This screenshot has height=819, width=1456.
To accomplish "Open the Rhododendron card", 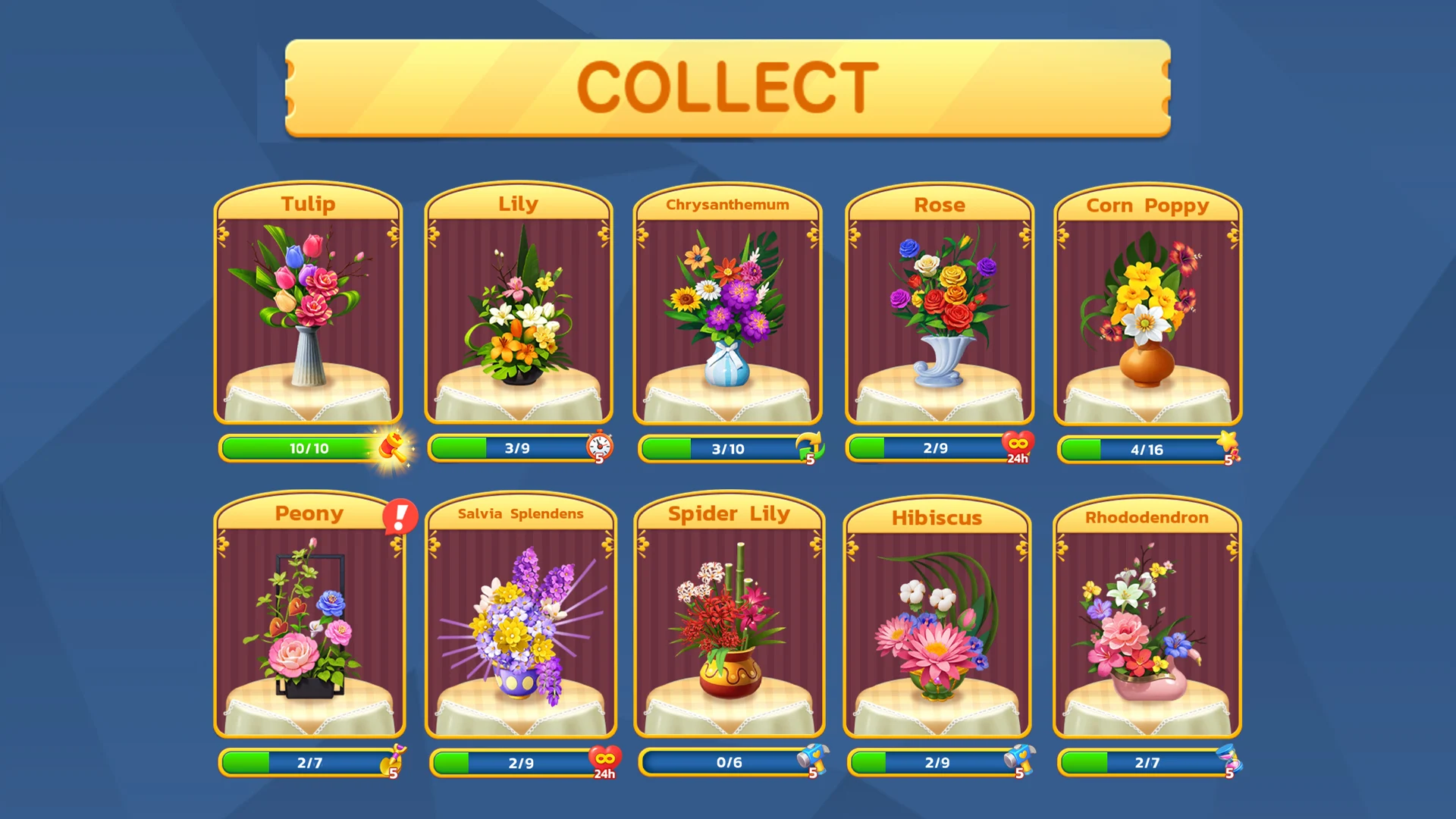I will coord(1147,614).
